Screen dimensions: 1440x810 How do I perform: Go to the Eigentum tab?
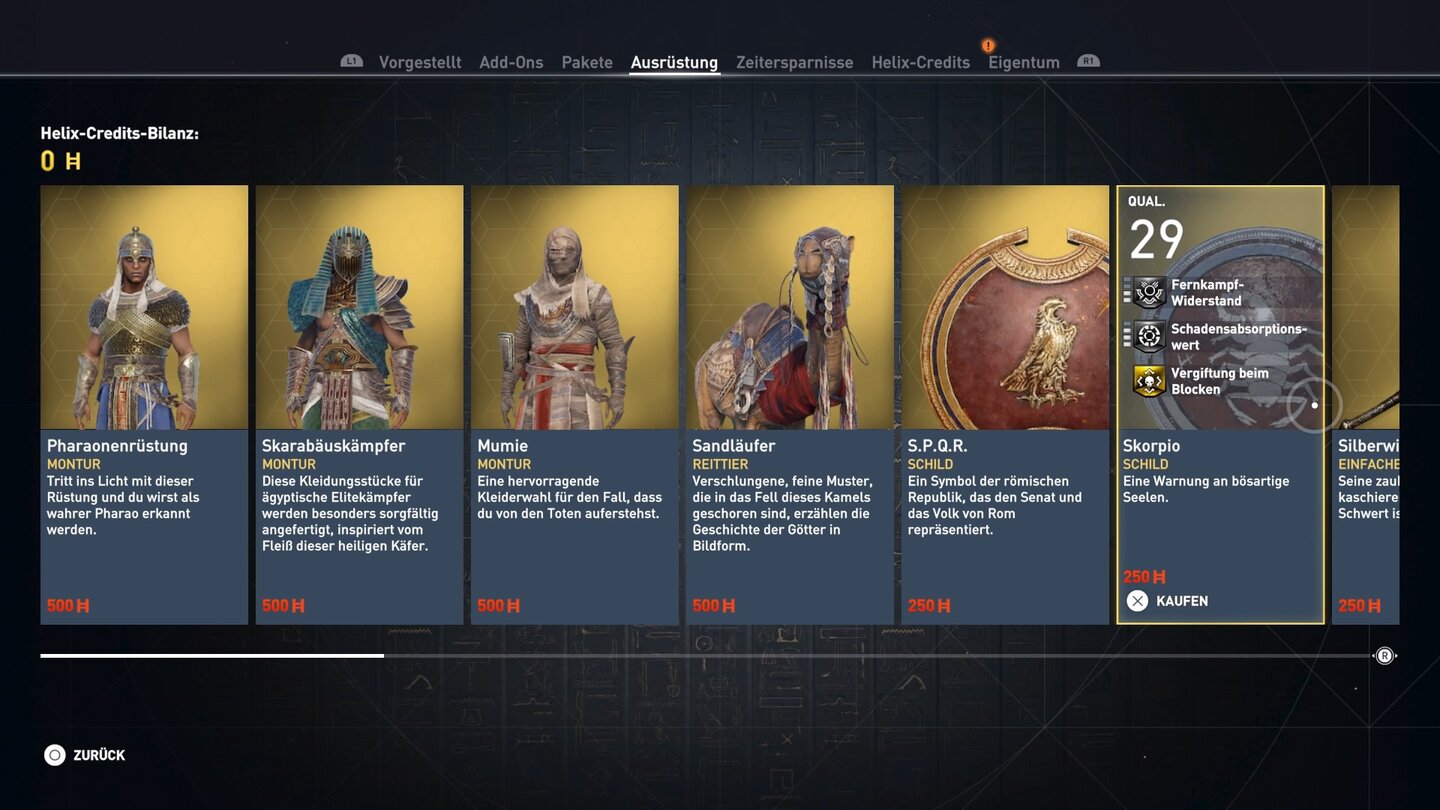click(1023, 62)
